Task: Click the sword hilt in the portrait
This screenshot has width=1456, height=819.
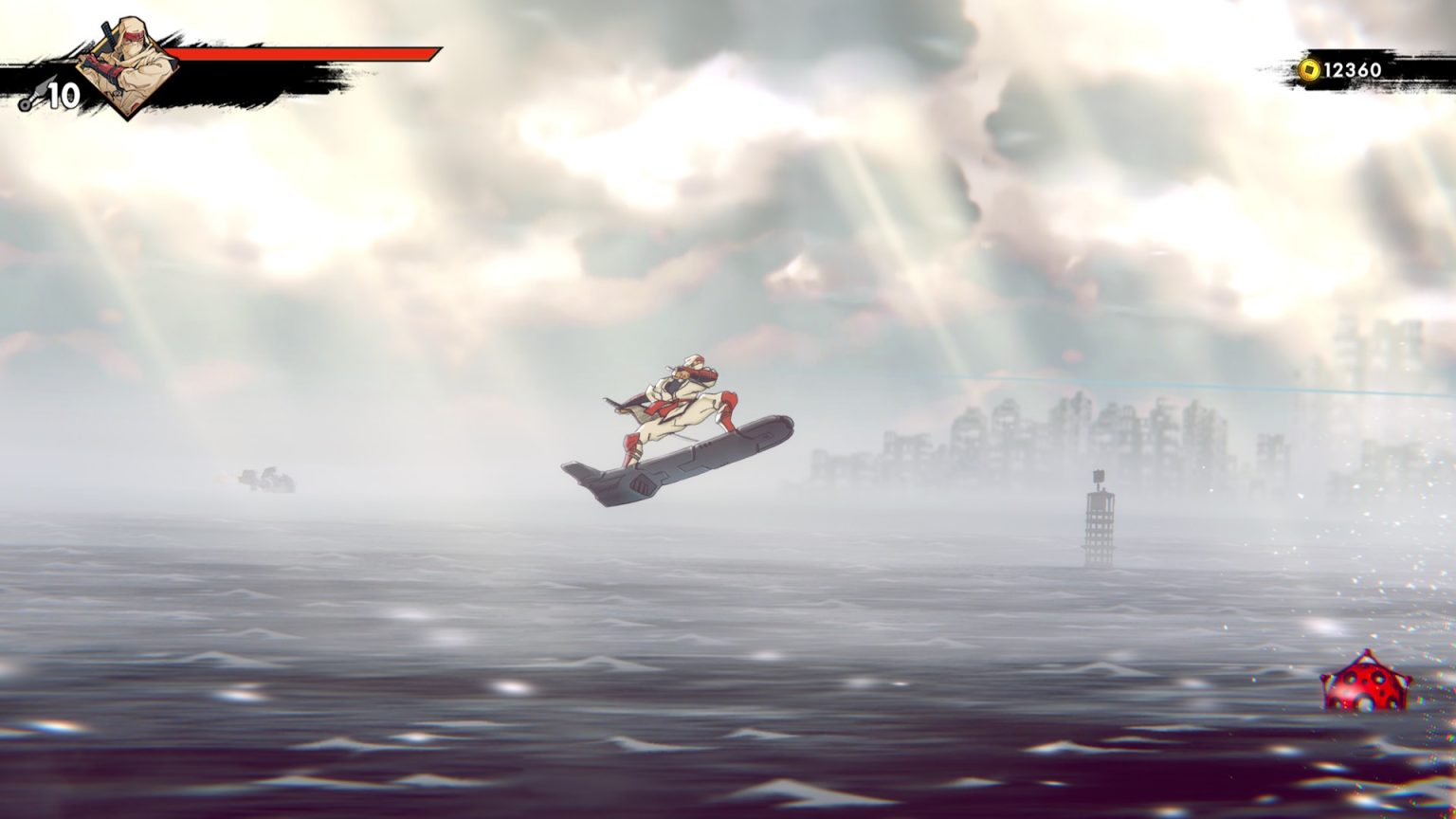Action: (x=106, y=31)
